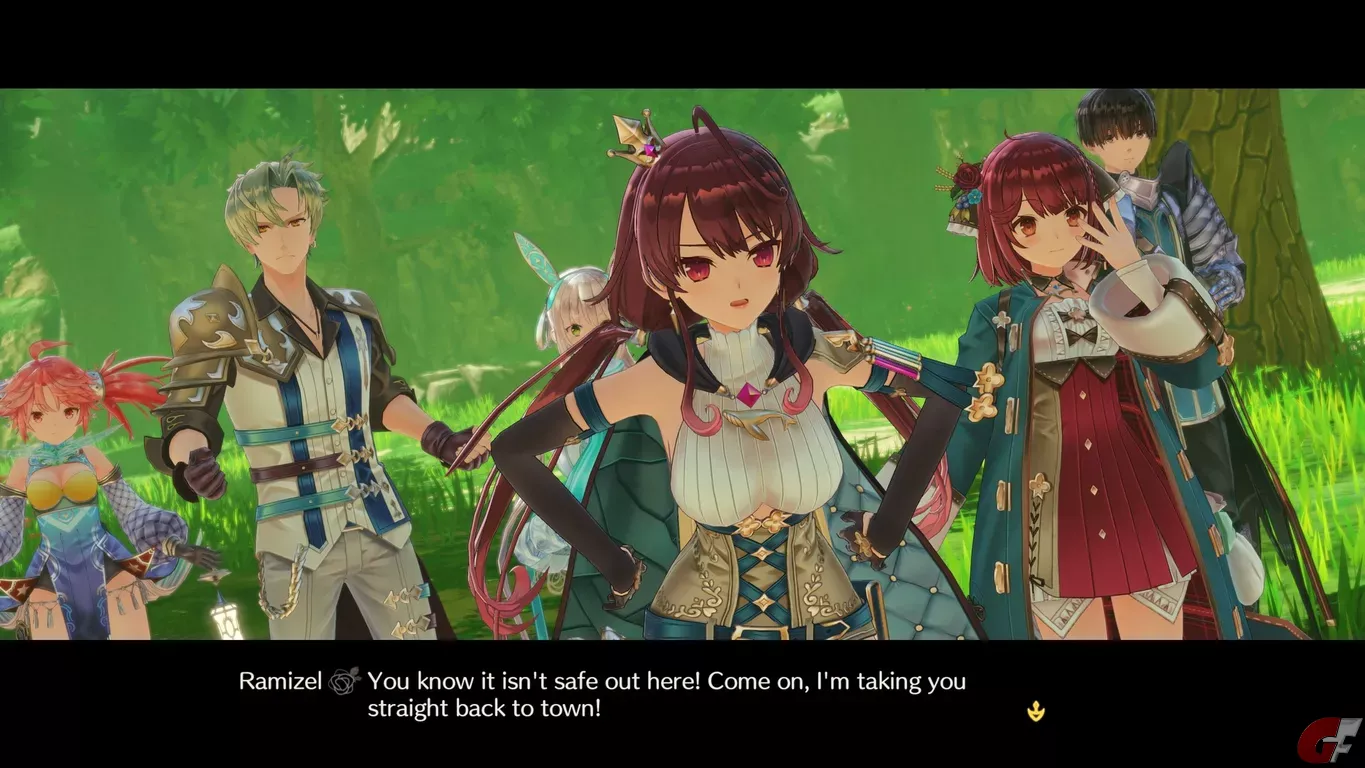Advance dialogue with the yellow continue arrow

(1036, 712)
